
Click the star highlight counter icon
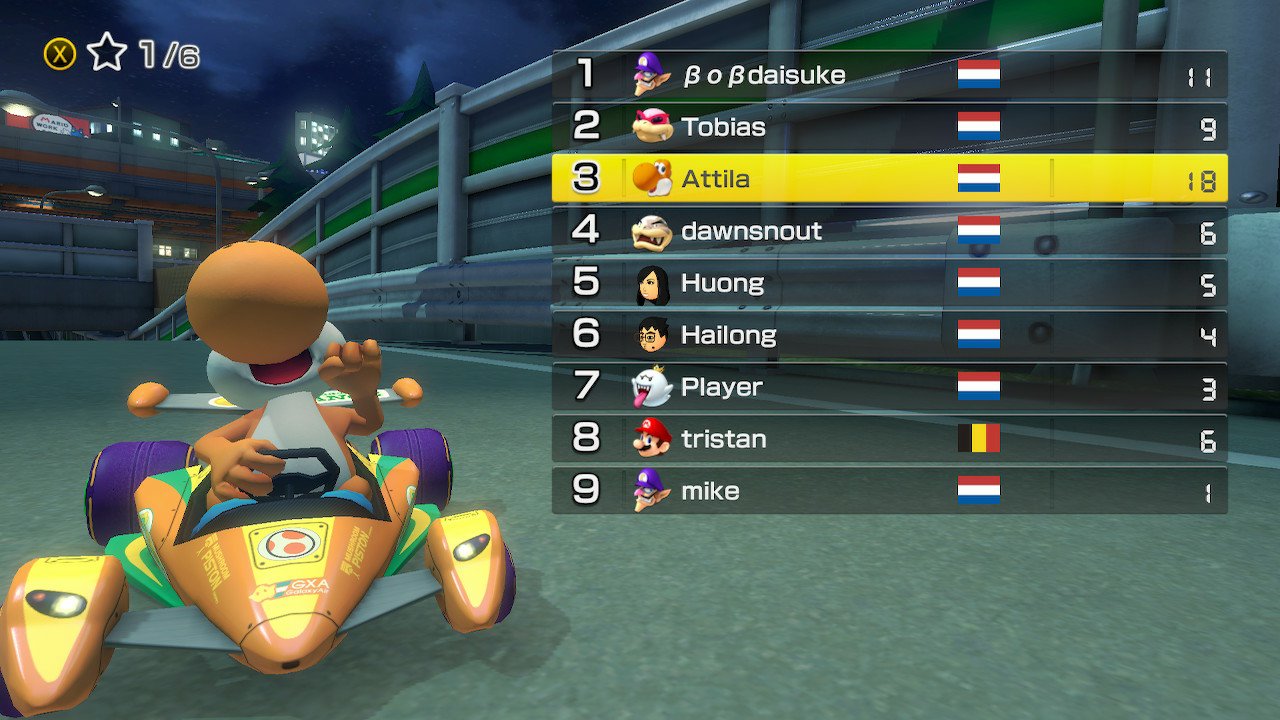pos(106,54)
